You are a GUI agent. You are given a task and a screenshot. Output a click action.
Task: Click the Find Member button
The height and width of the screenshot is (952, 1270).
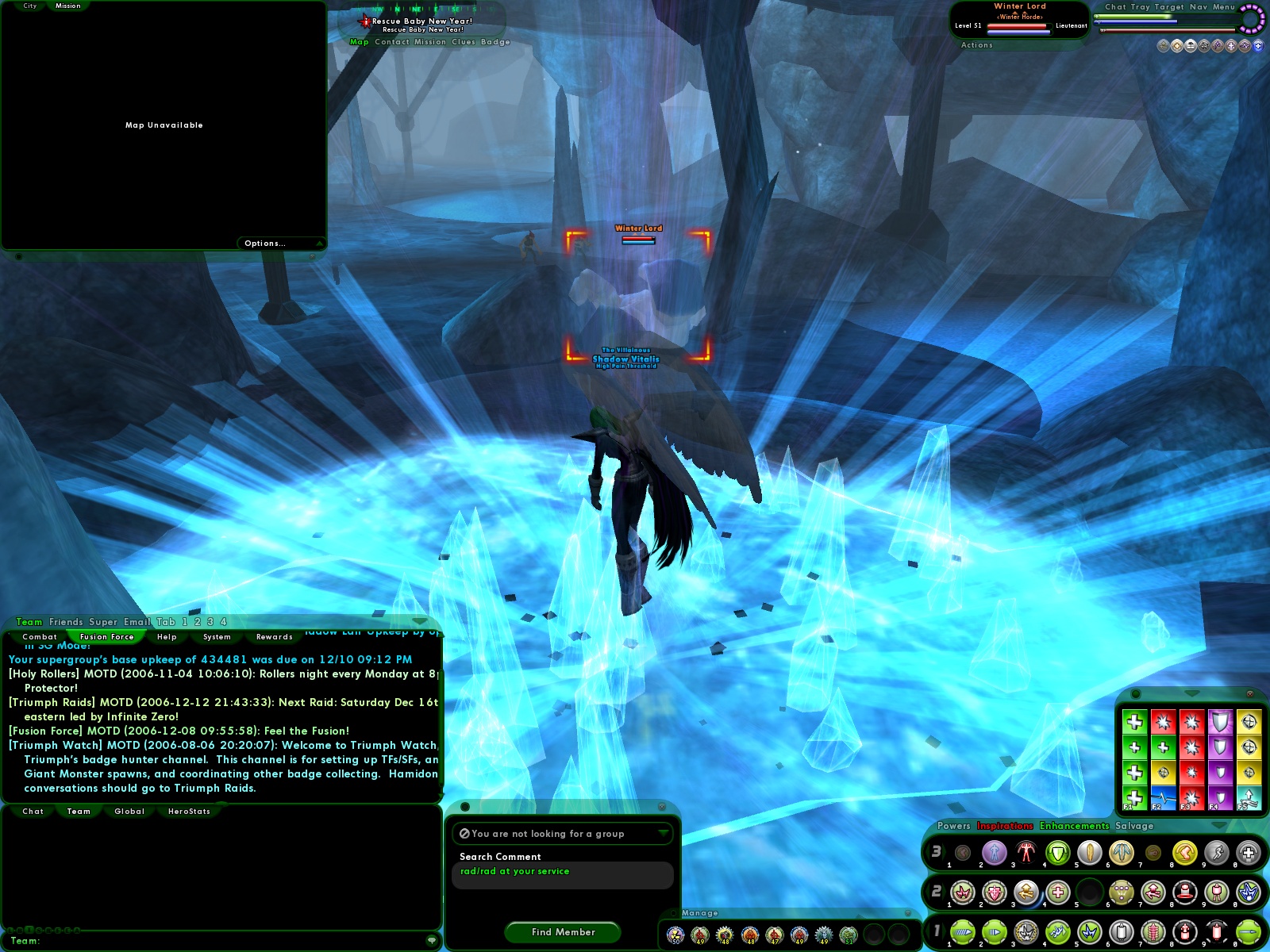[562, 932]
